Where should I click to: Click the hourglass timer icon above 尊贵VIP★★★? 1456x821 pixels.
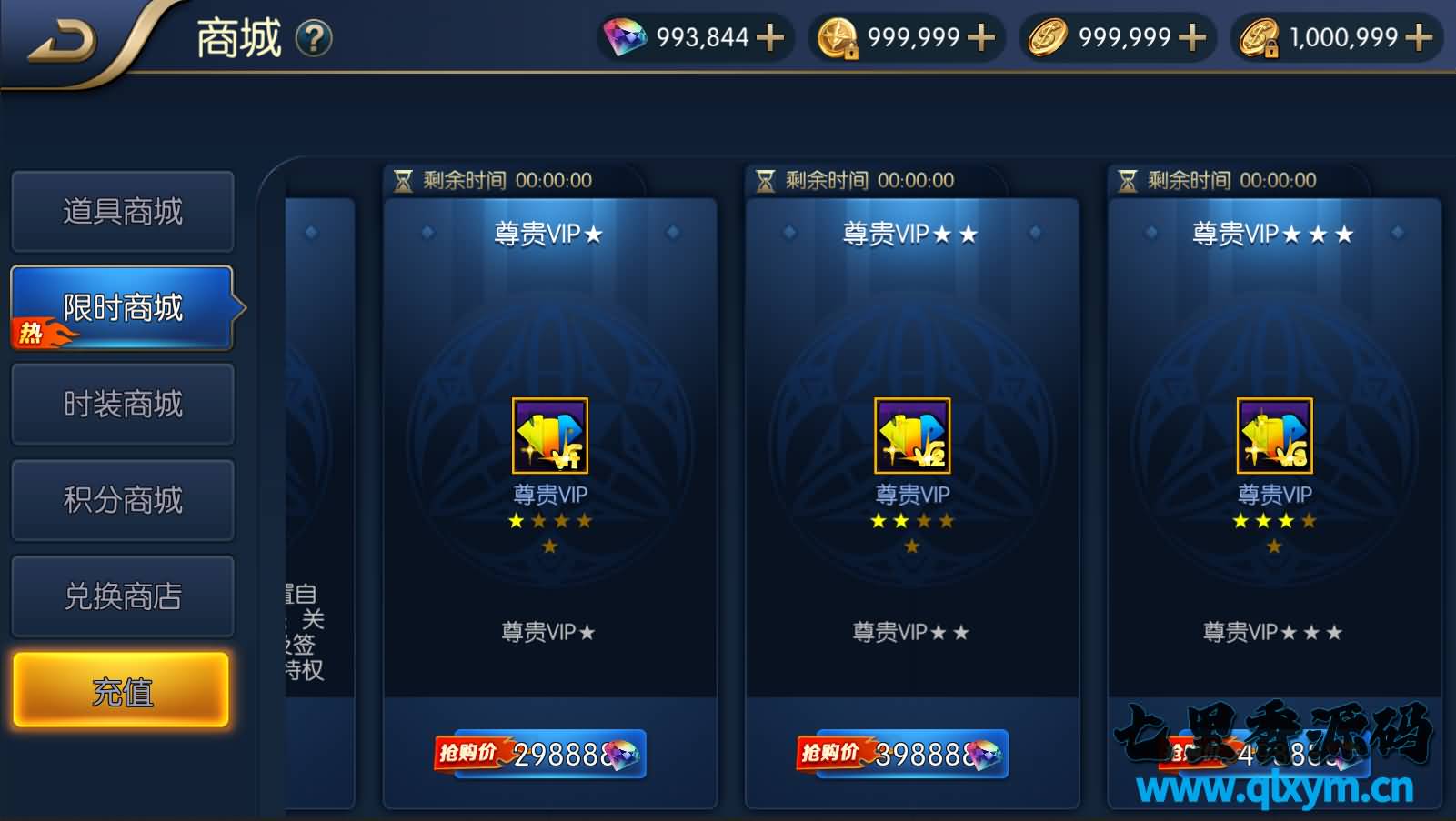(x=1128, y=179)
